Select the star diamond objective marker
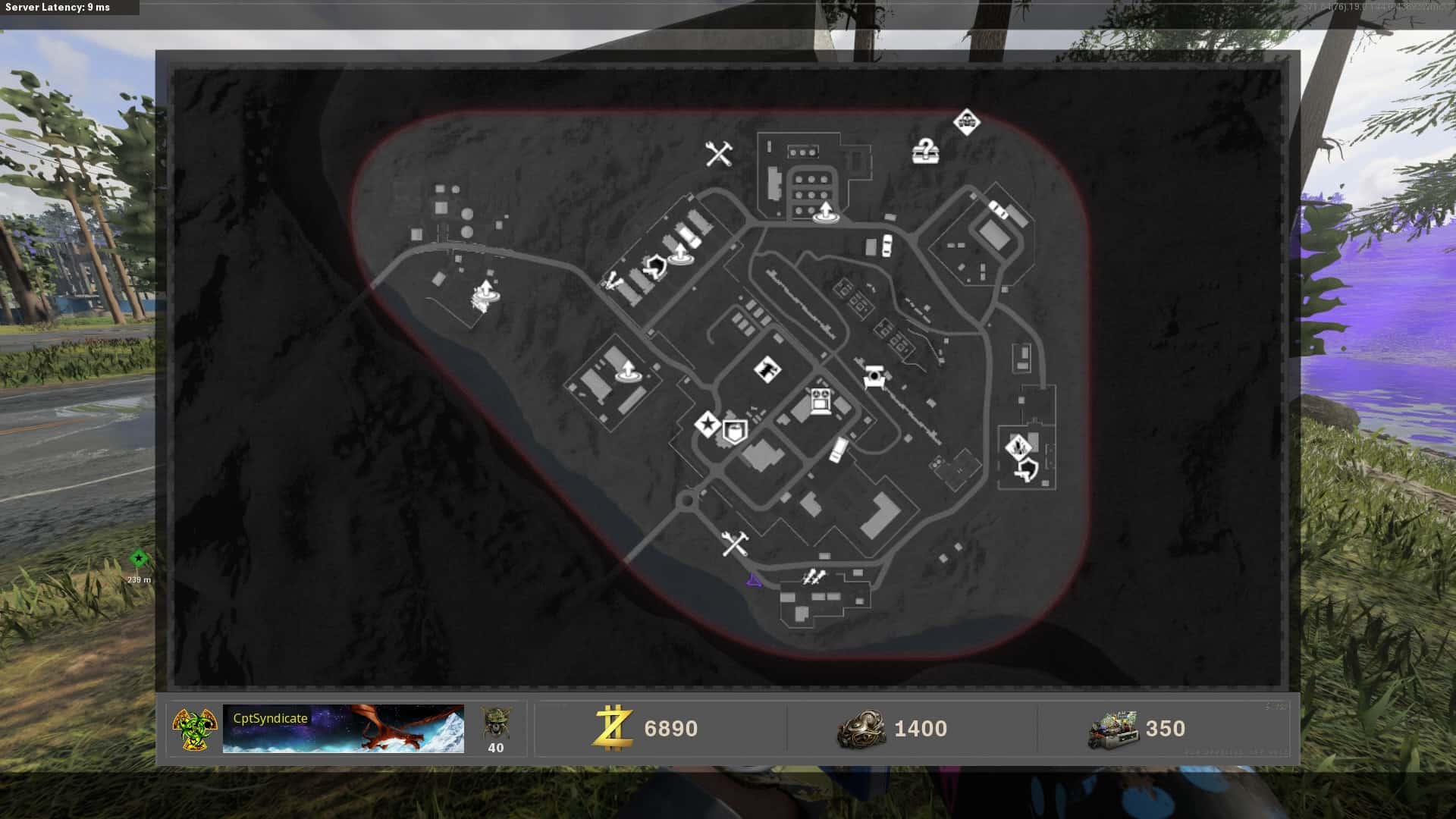Image resolution: width=1456 pixels, height=819 pixels. pos(707,425)
